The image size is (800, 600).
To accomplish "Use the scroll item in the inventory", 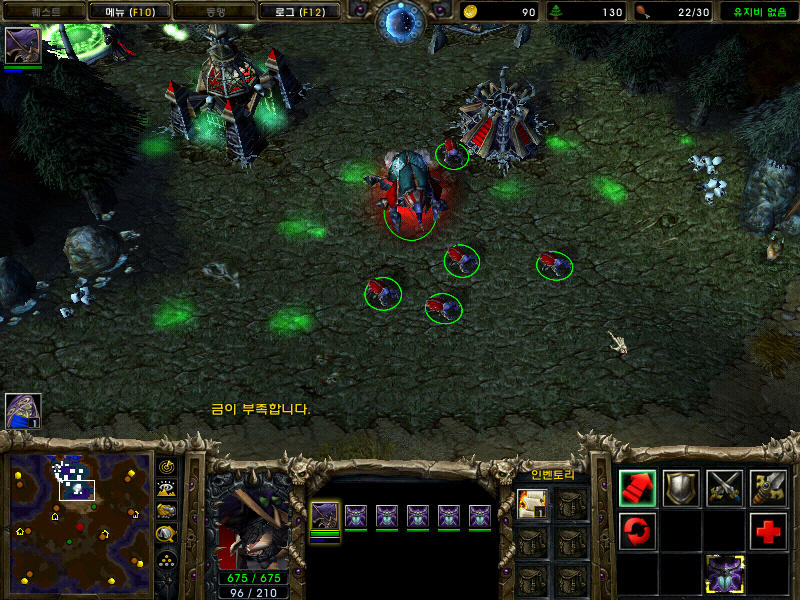I will click(532, 504).
